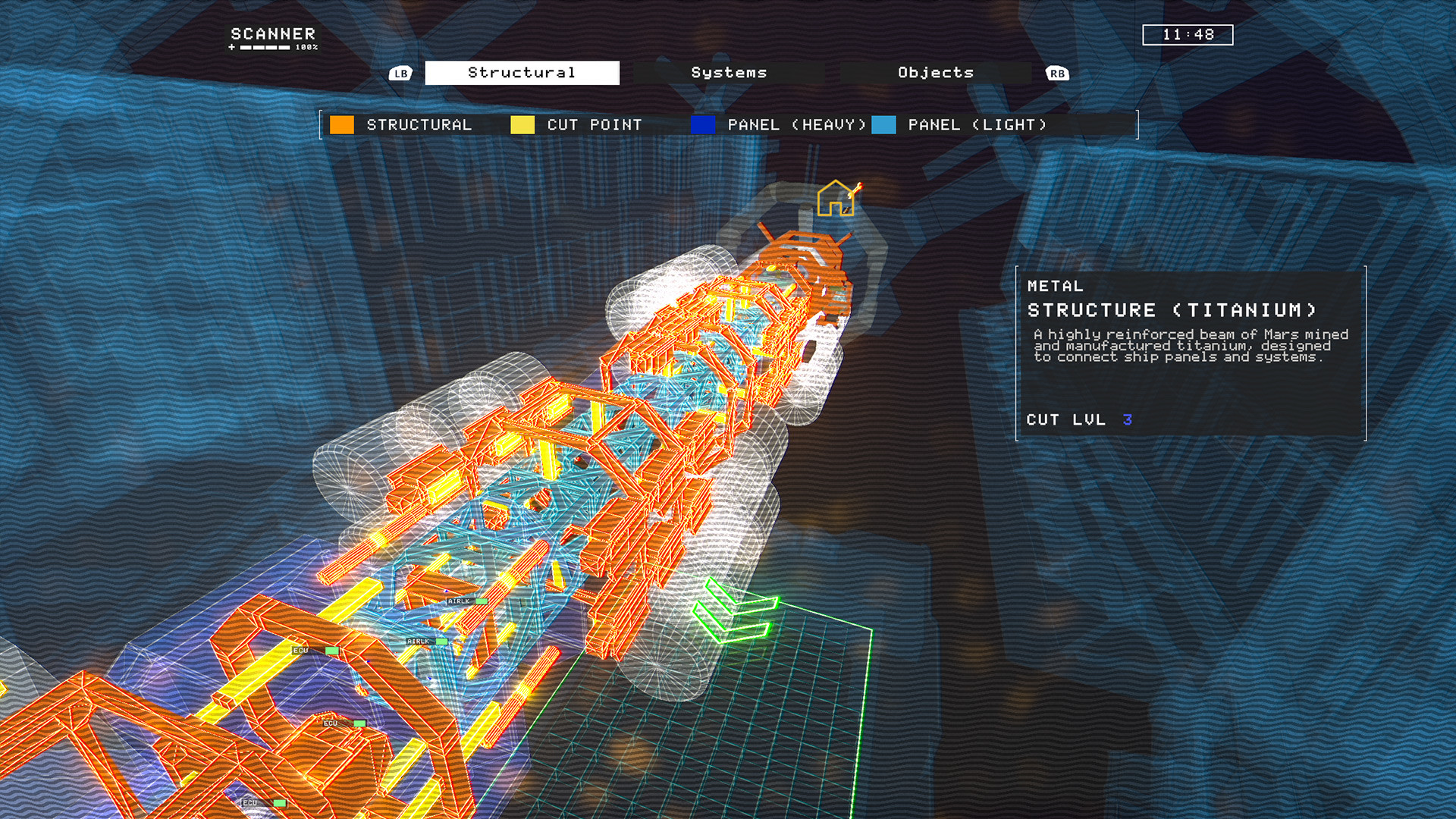1456x819 pixels.
Task: Select the Objects scanner tab
Action: 935,73
